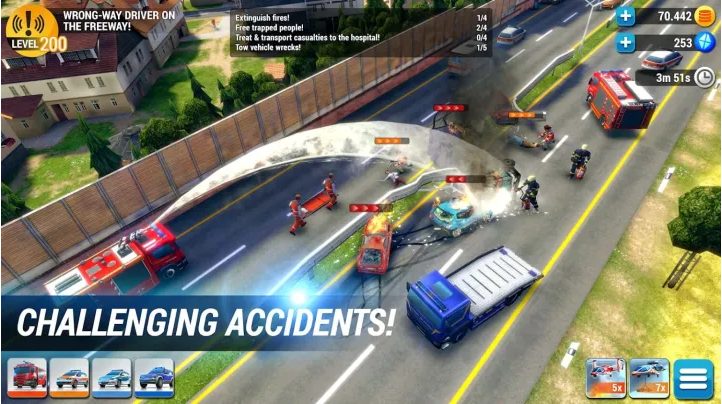Image resolution: width=722 pixels, height=404 pixels.
Task: Deploy the firefighting helicopter with 5x uses
Action: [606, 378]
